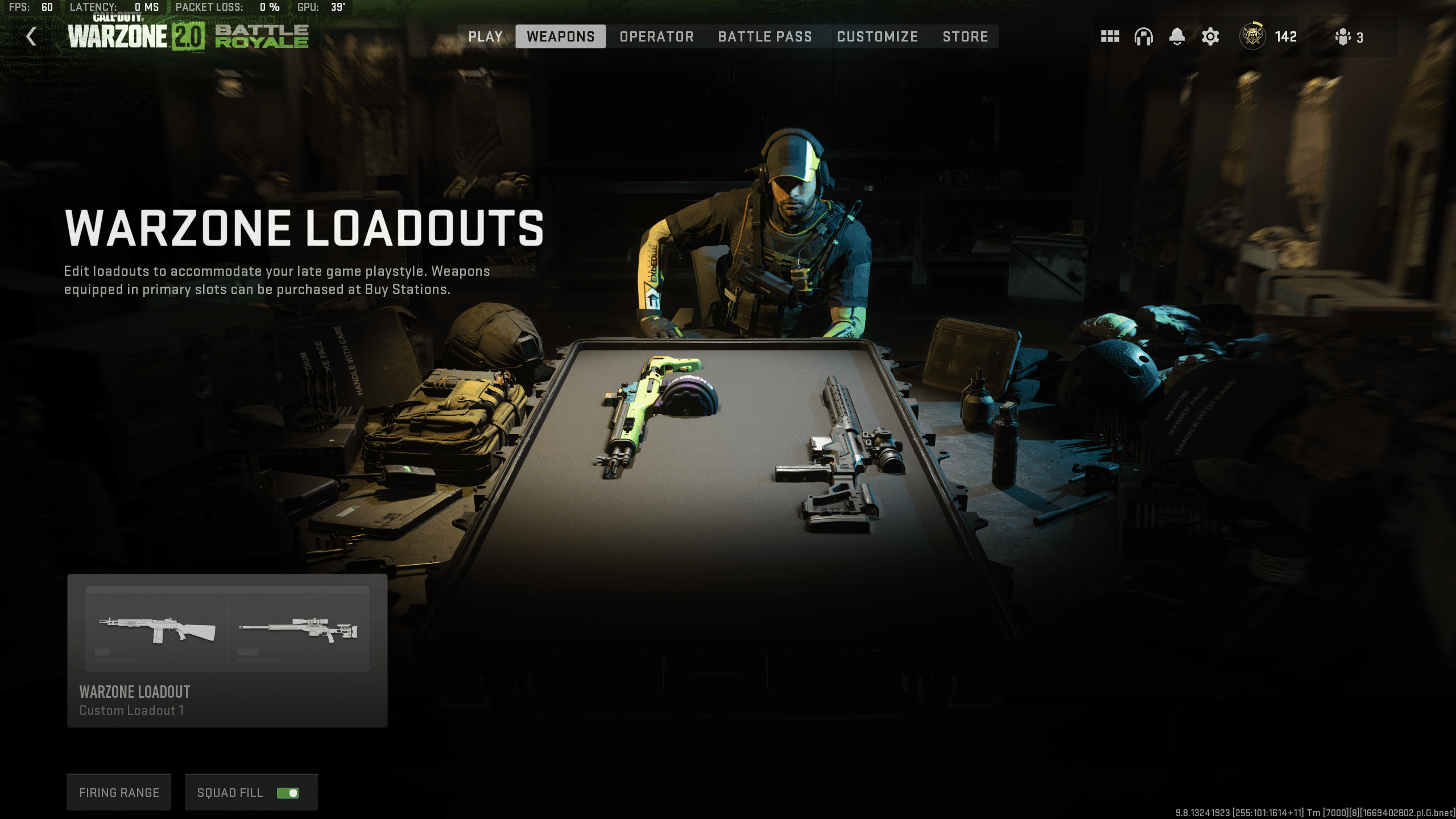Launch the Firing Range
The height and width of the screenshot is (819, 1456).
pyautogui.click(x=118, y=792)
